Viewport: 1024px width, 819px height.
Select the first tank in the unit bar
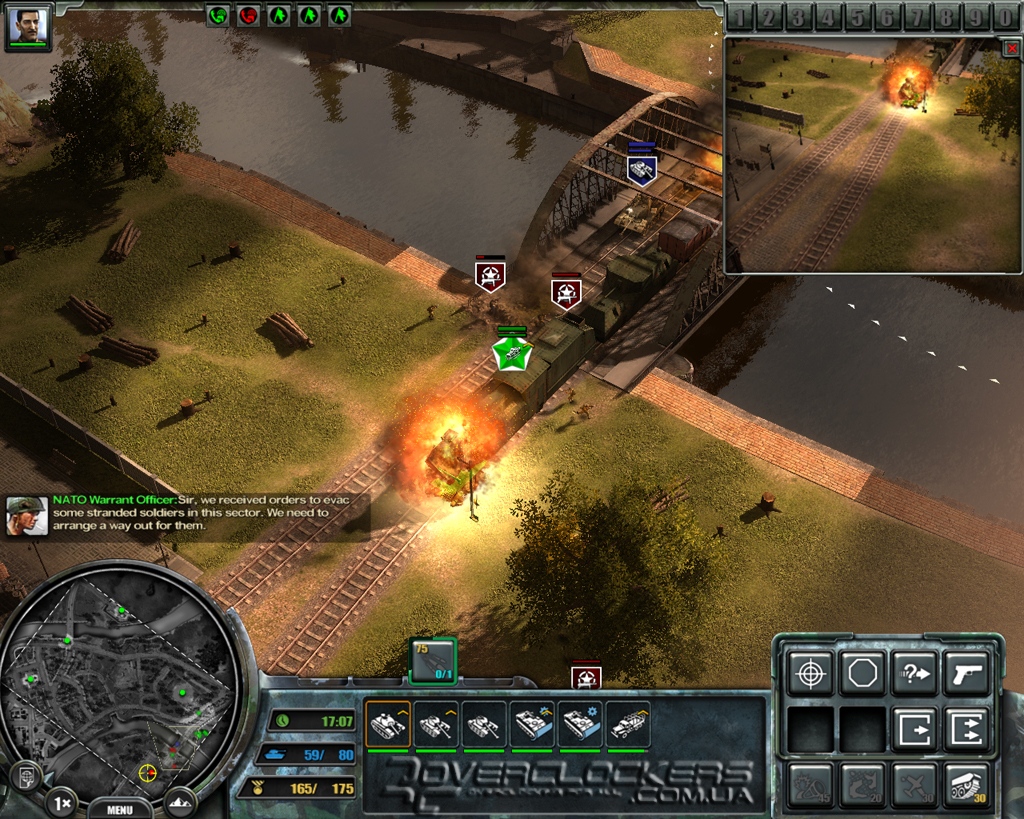[x=387, y=724]
